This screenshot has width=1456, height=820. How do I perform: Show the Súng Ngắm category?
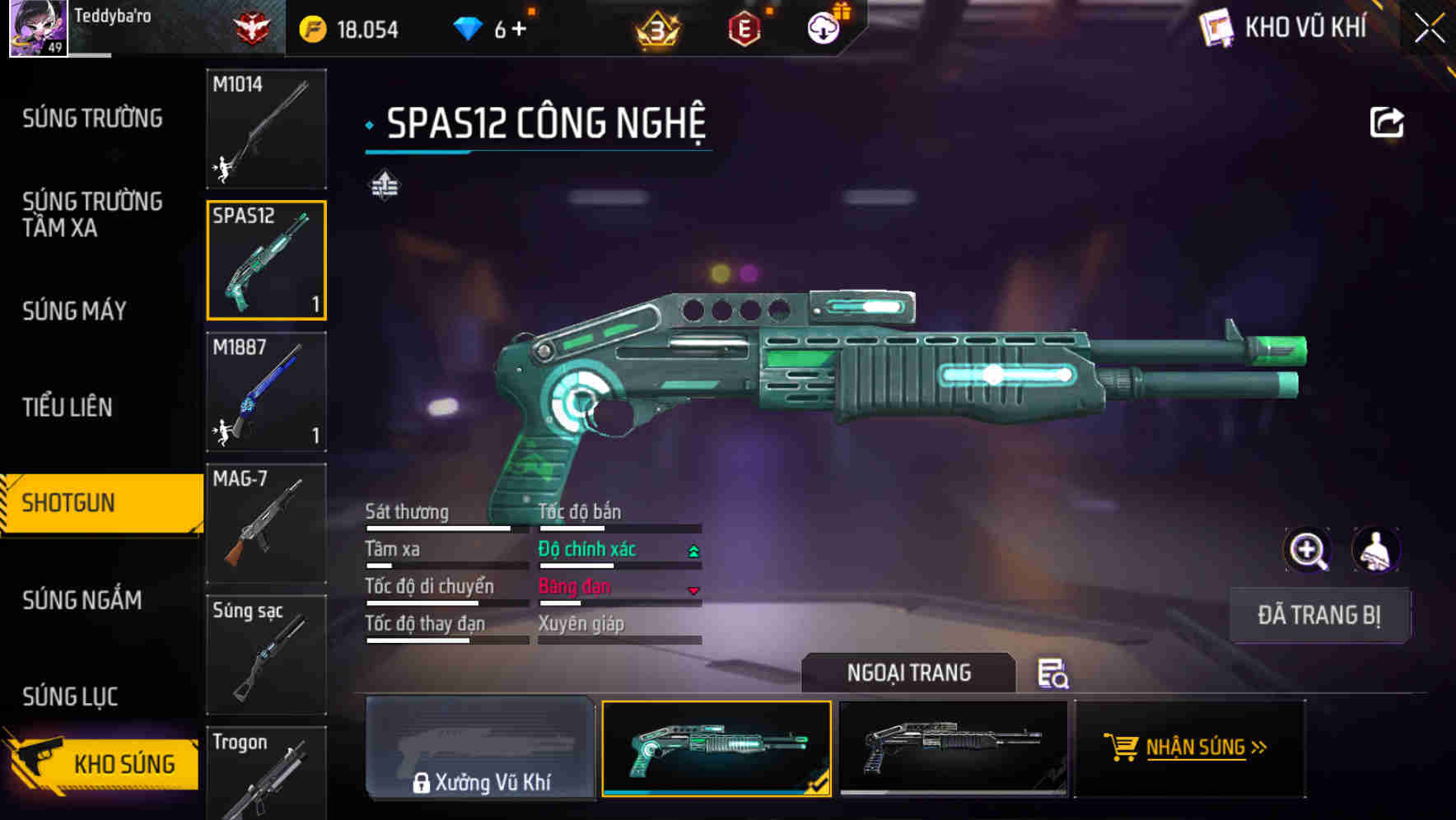(82, 600)
